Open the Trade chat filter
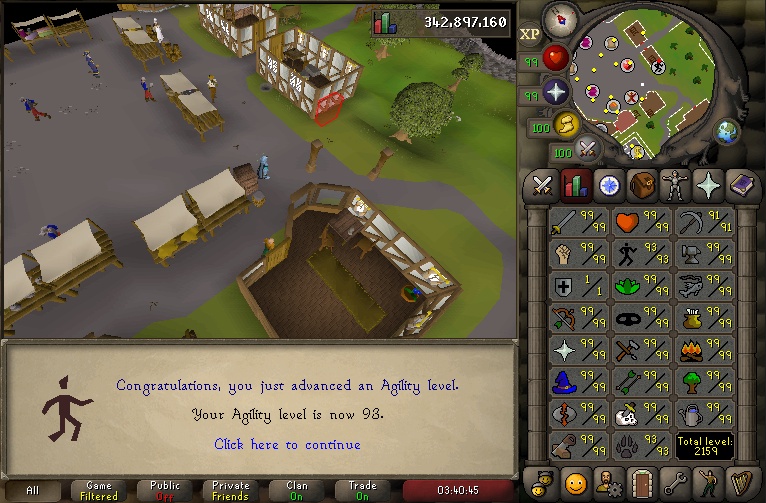766x503 pixels. pyautogui.click(x=362, y=490)
